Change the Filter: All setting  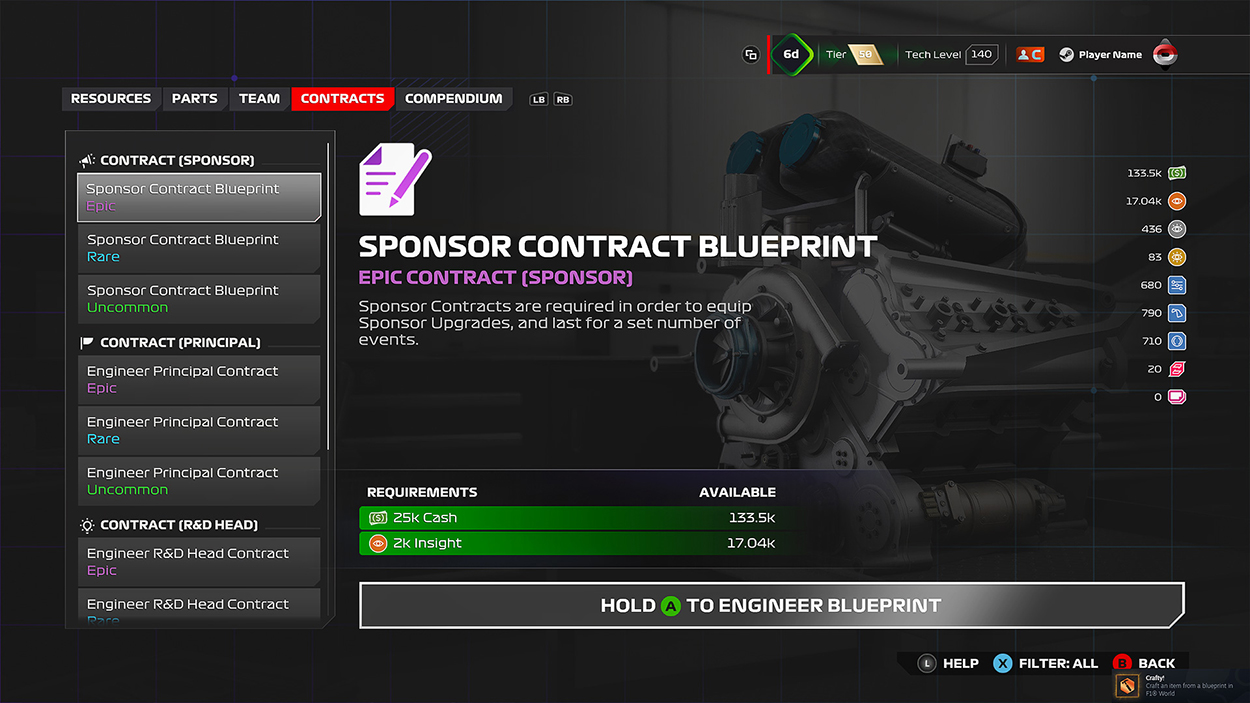pyautogui.click(x=1045, y=663)
